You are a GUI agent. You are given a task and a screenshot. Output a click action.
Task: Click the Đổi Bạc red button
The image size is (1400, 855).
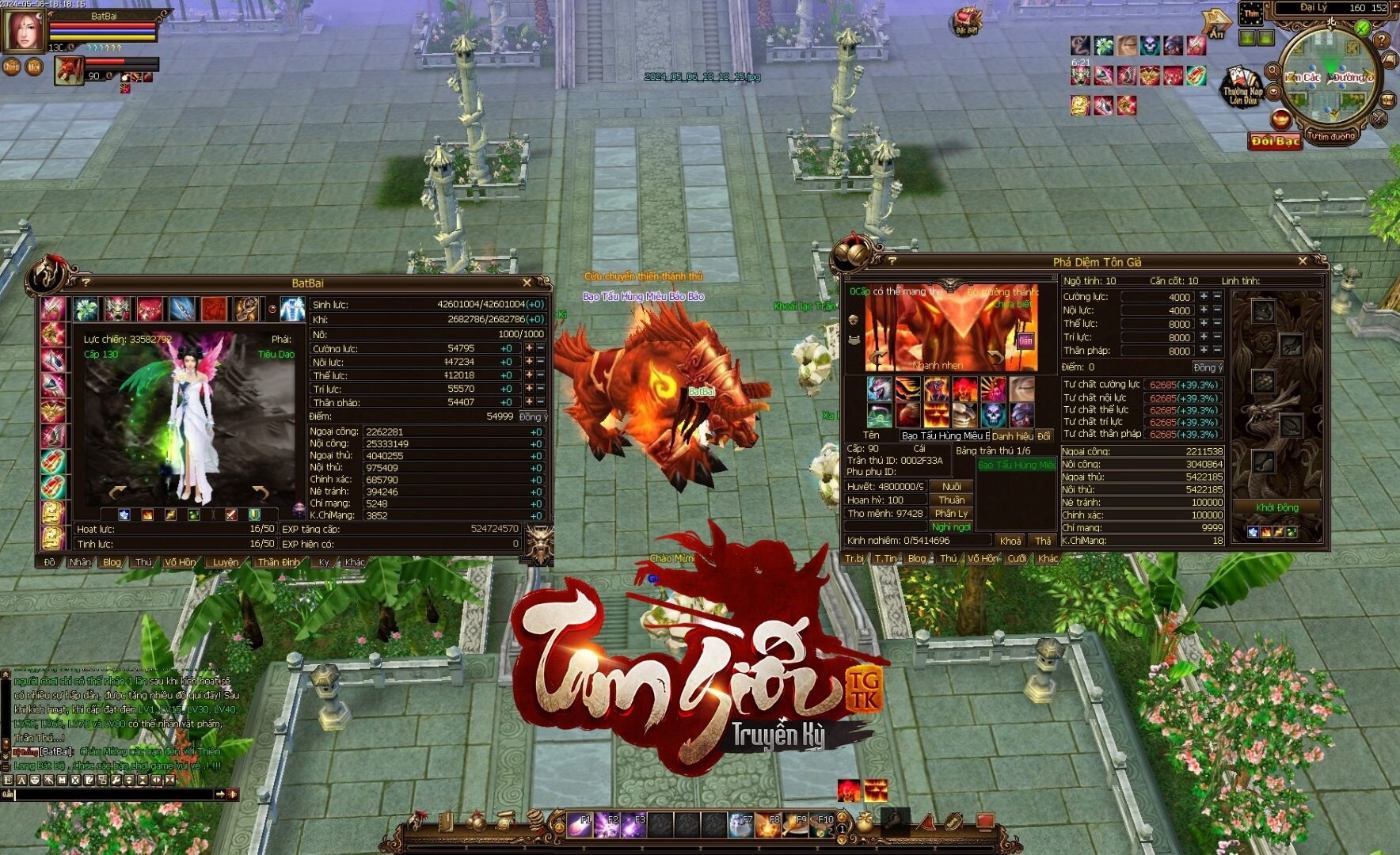pyautogui.click(x=1274, y=141)
